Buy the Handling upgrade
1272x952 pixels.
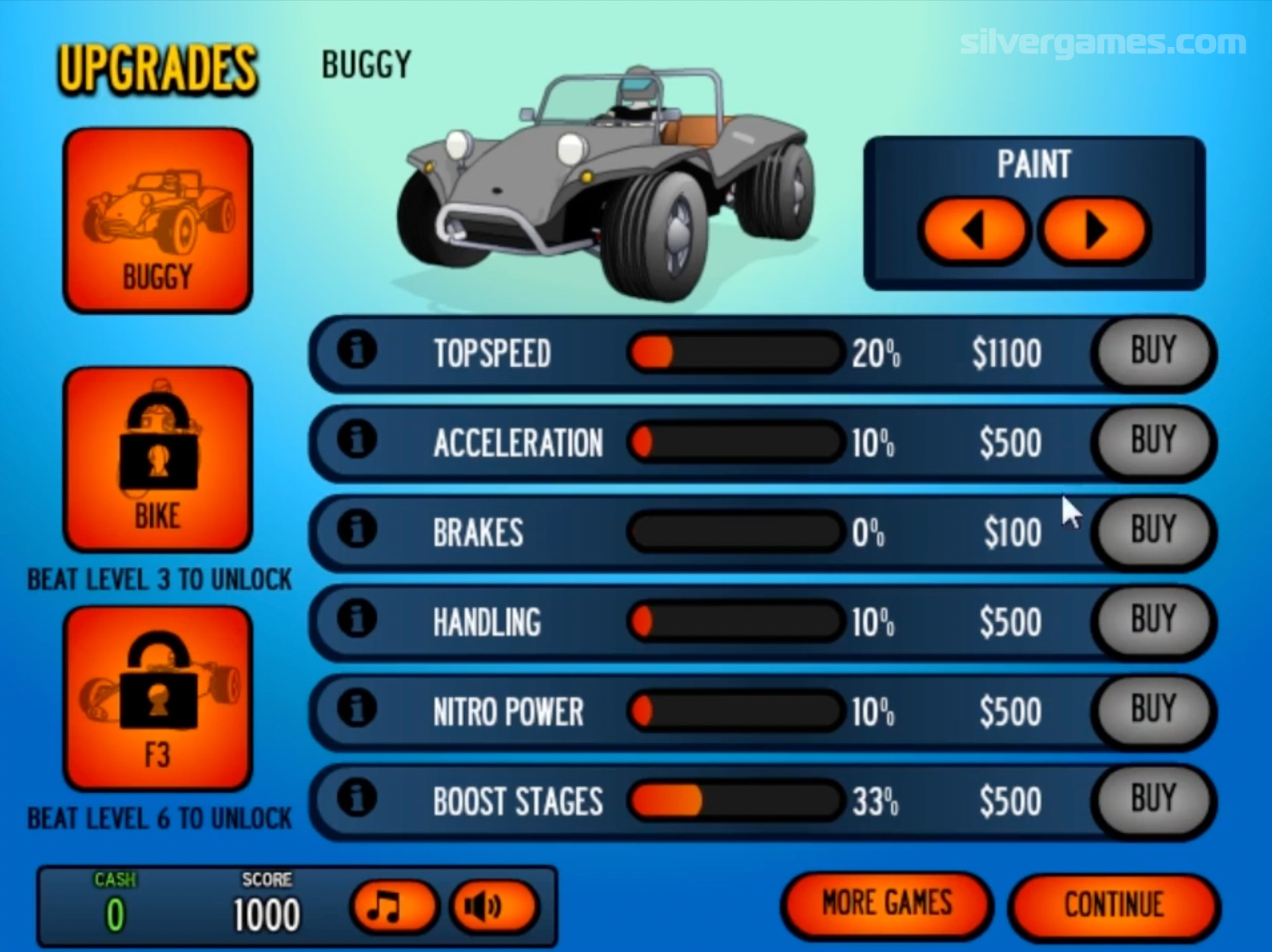click(1152, 620)
